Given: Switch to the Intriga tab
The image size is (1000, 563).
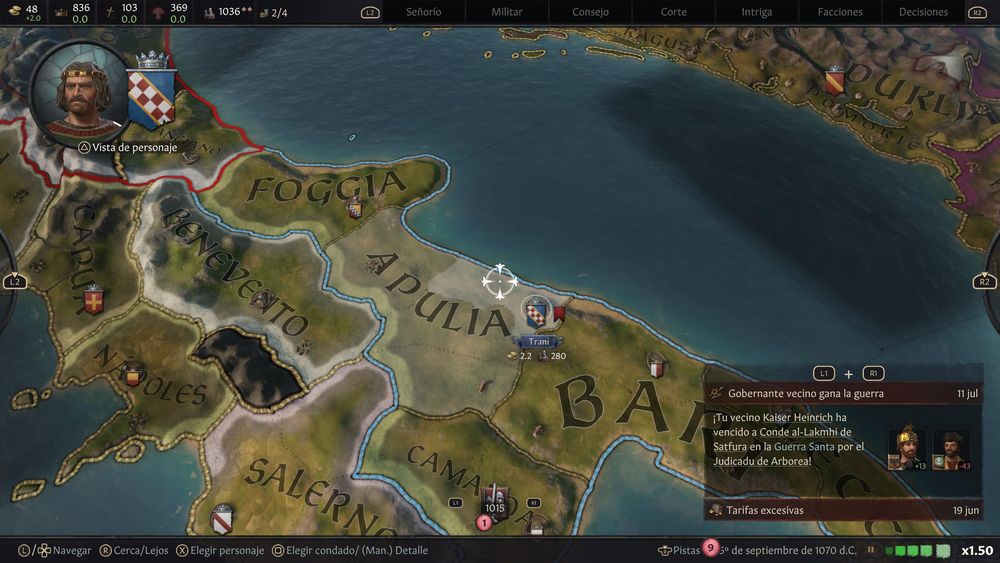Looking at the screenshot, I should click(756, 12).
